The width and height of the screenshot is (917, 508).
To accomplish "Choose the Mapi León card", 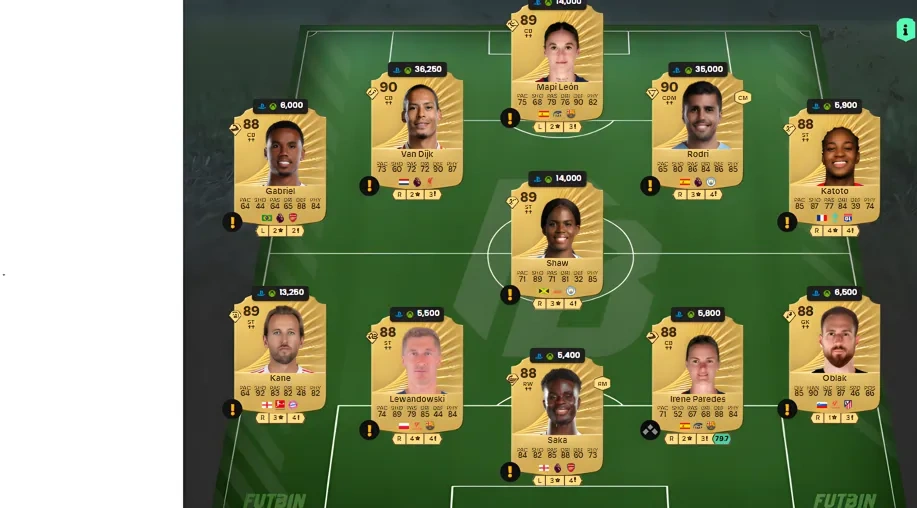I will 557,62.
